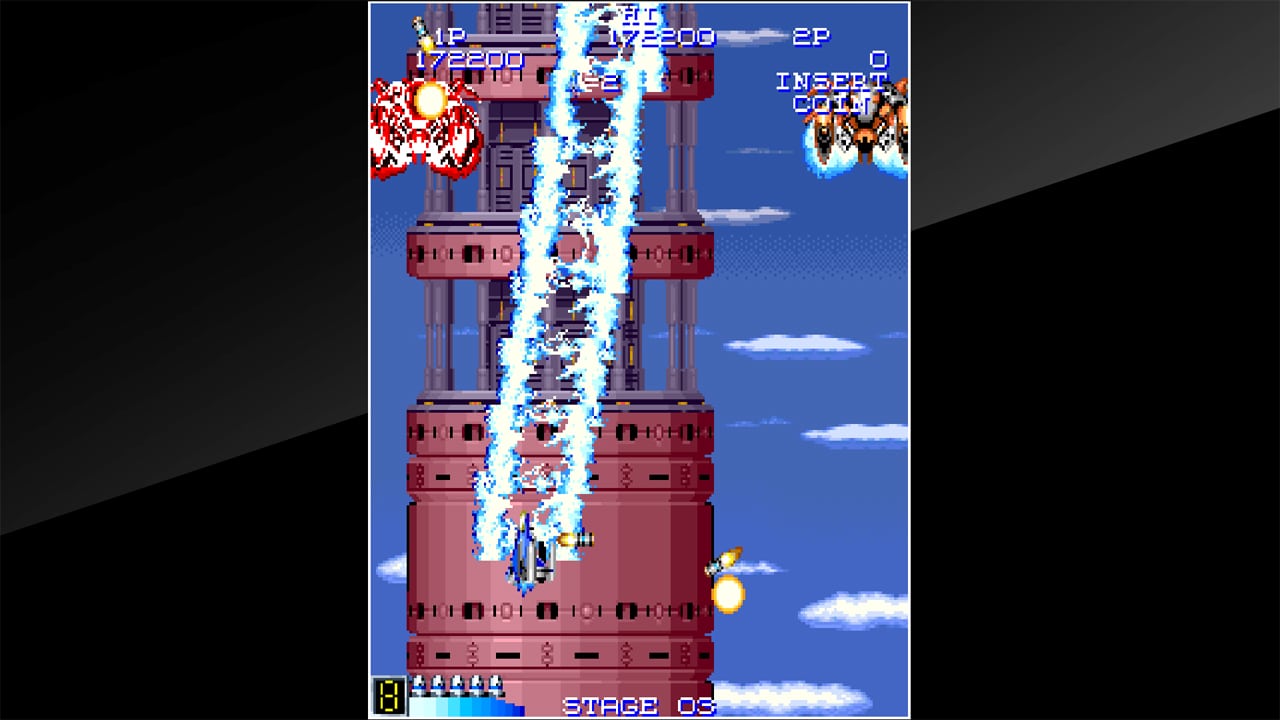The image size is (1280, 720).
Task: Click the STAGE 03 banner text
Action: [637, 705]
